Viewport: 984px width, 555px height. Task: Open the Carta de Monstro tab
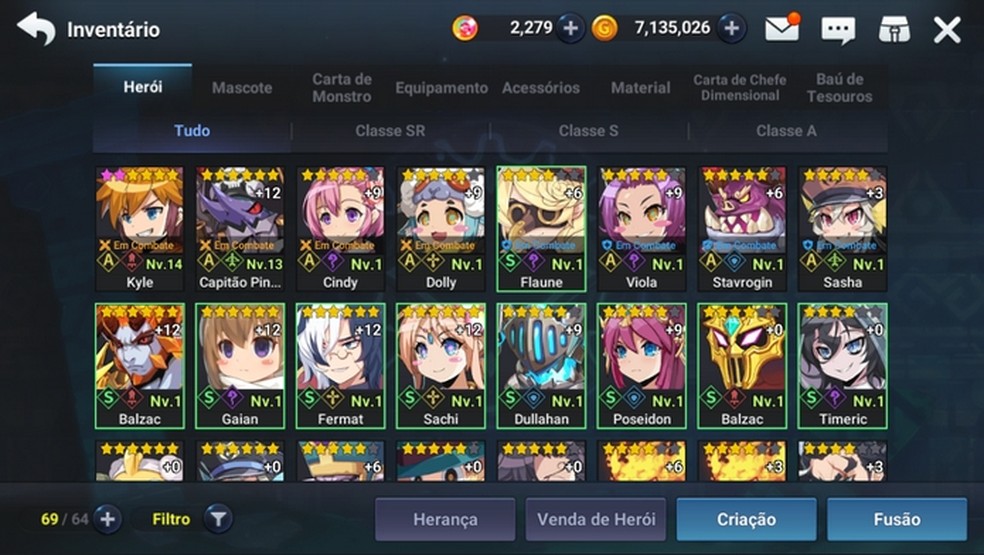[342, 88]
